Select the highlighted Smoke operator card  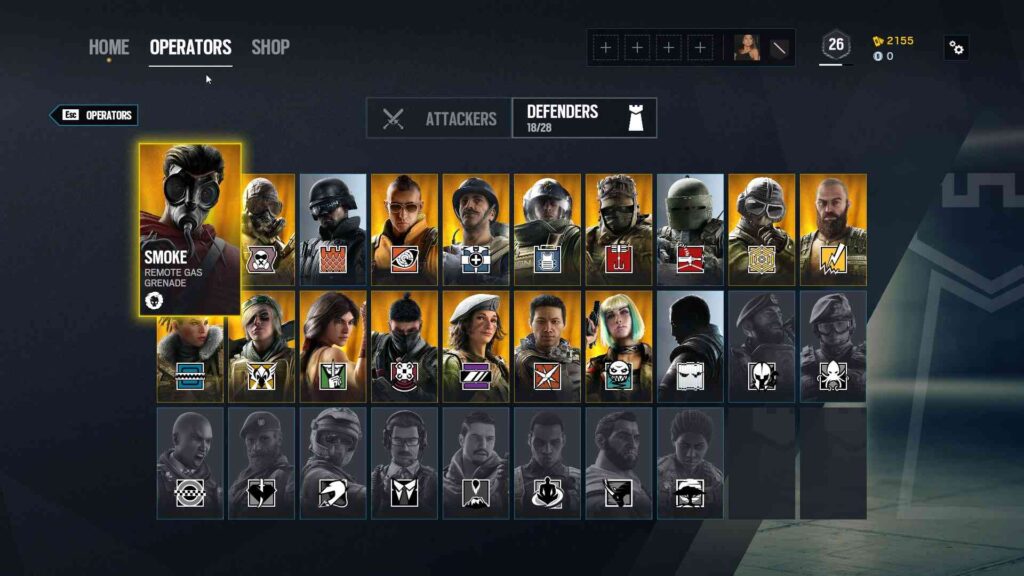pos(190,228)
